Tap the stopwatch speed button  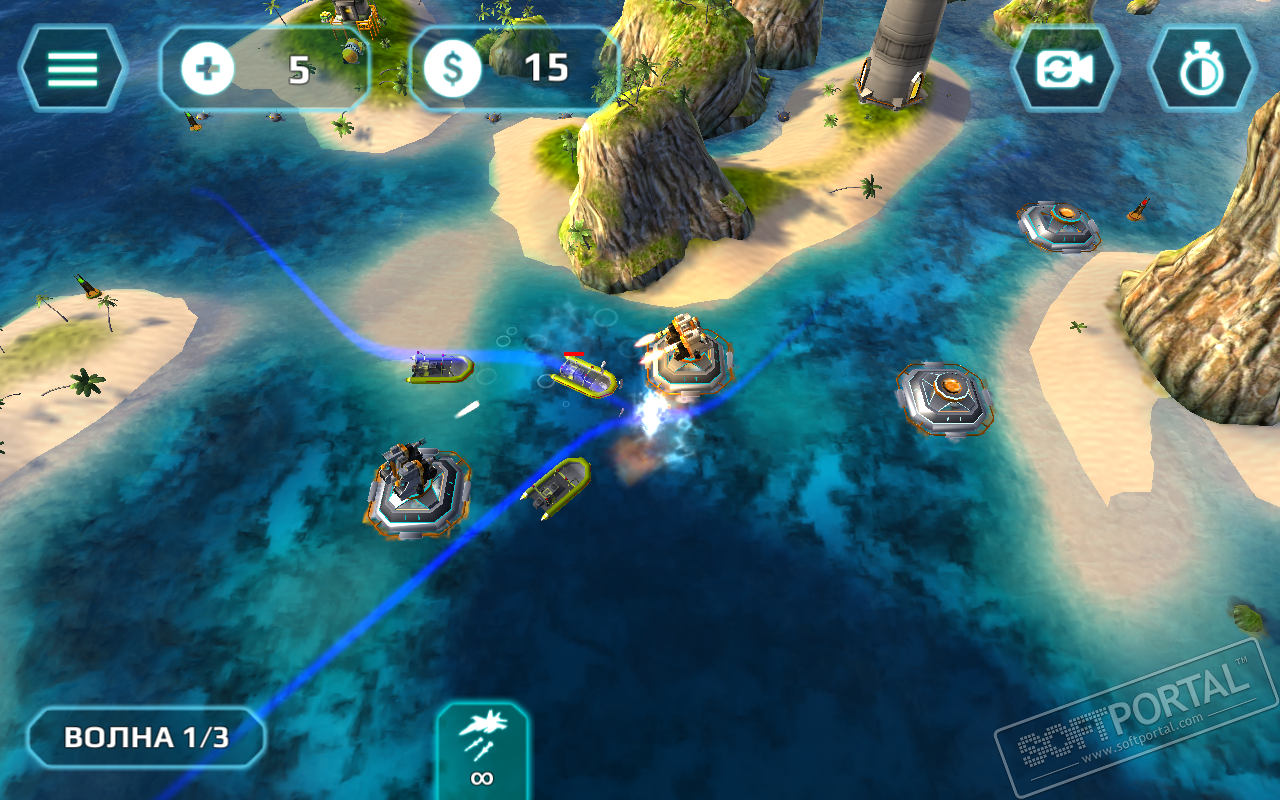(x=1201, y=69)
